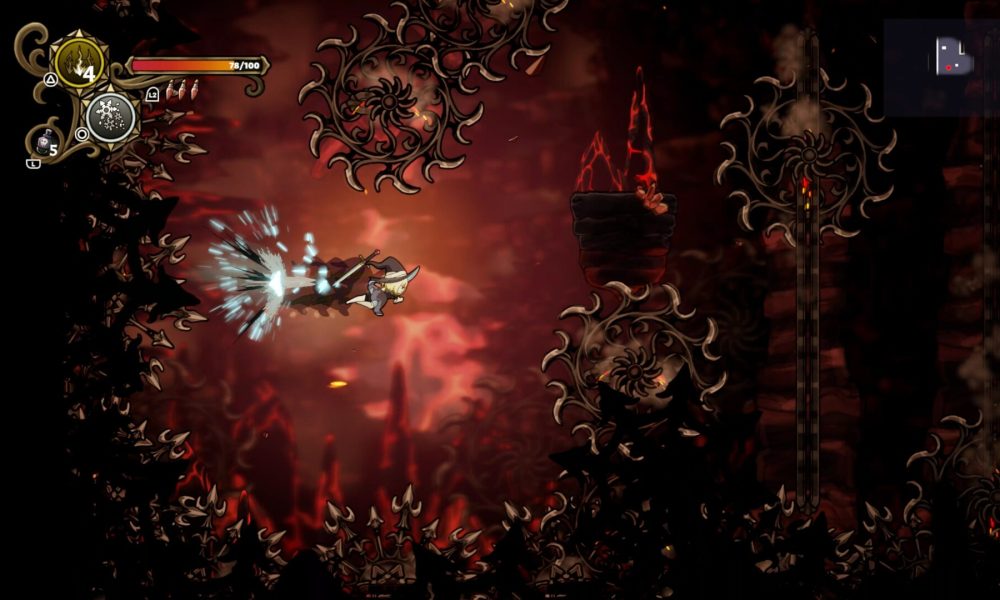Open the minimap in the corner
This screenshot has width=1000, height=600.
[x=941, y=67]
